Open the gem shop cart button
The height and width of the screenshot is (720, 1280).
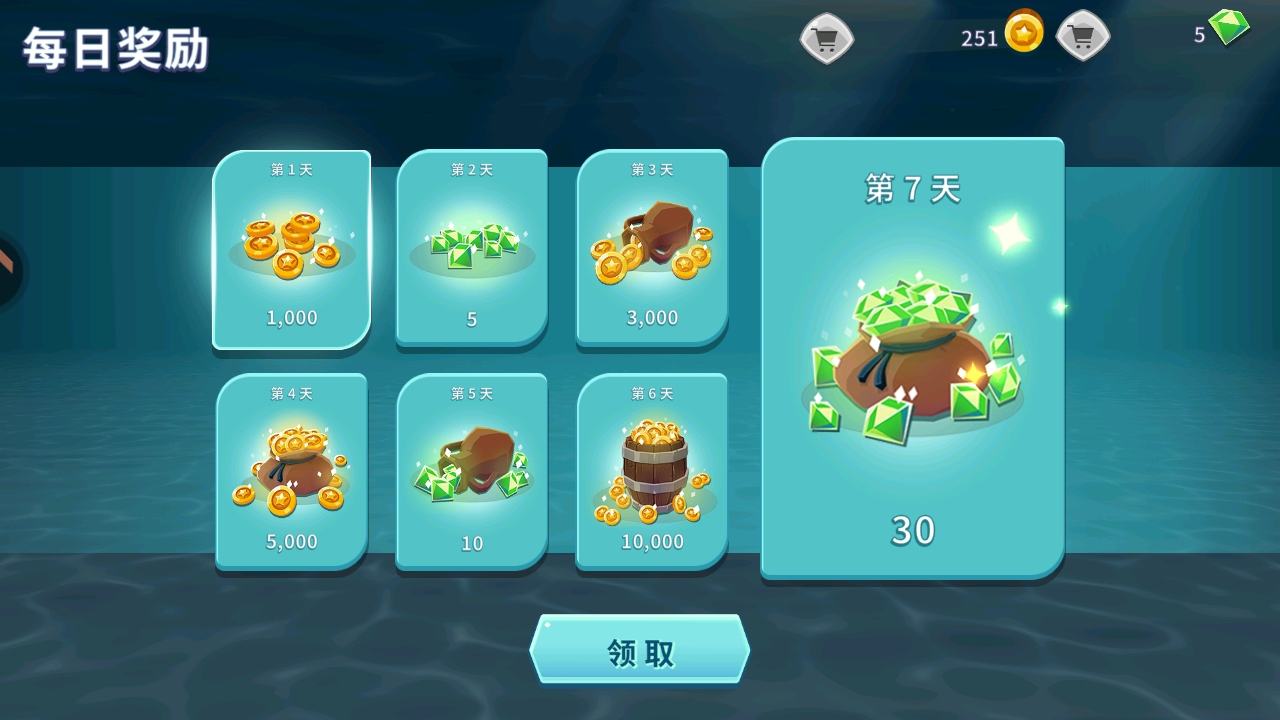click(x=1083, y=37)
